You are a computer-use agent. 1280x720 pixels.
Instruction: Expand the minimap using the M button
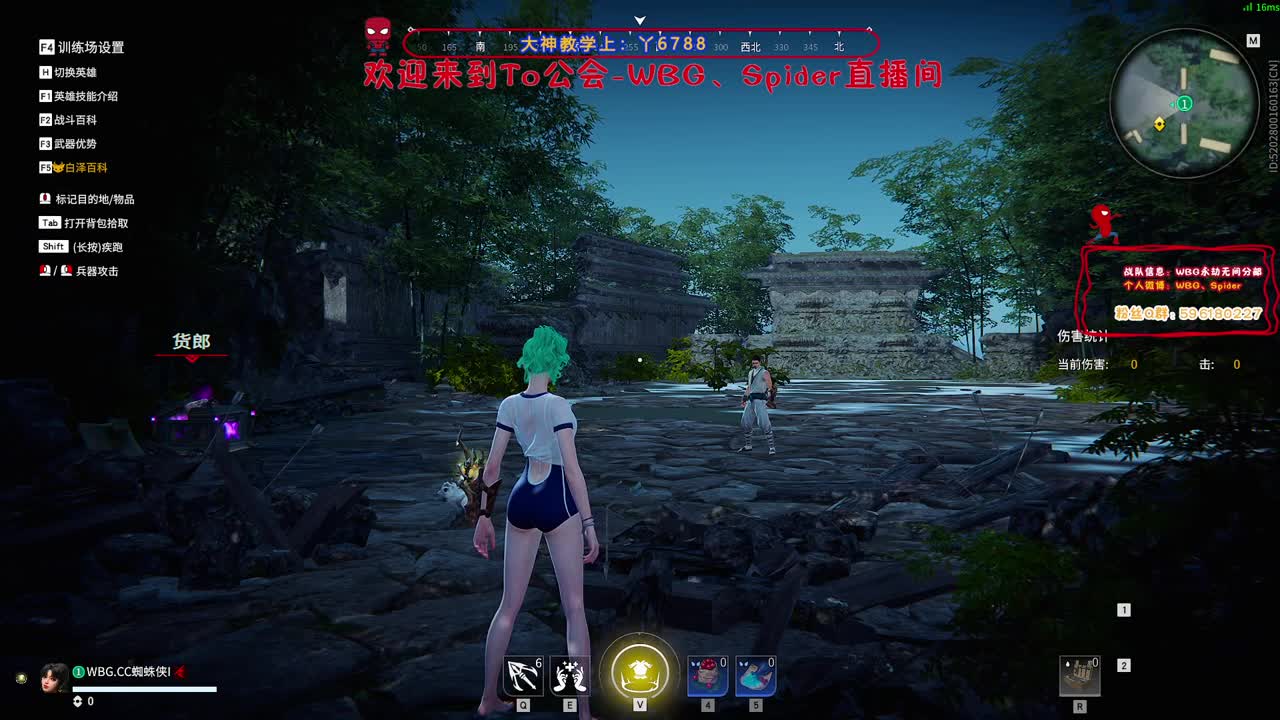click(x=1252, y=40)
